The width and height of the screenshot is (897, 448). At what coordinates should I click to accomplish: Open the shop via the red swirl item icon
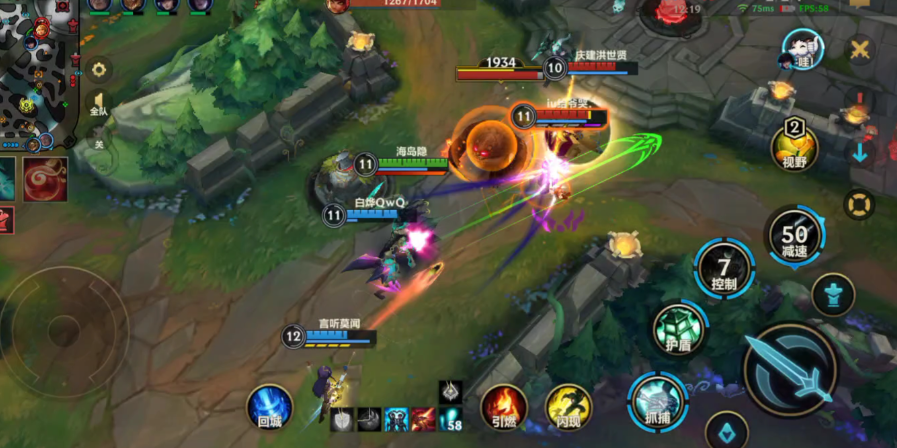click(46, 179)
